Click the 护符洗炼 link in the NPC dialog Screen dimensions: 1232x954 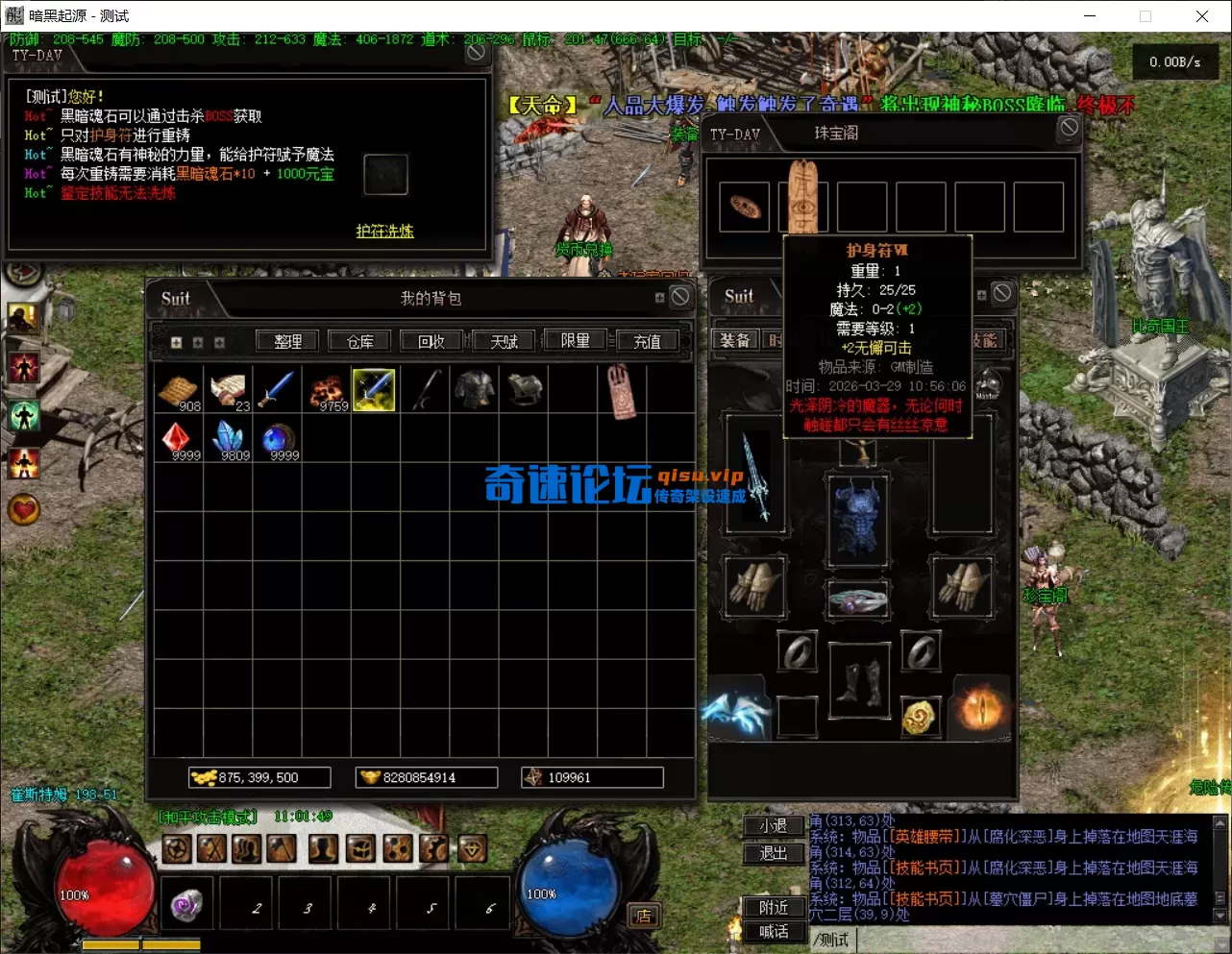click(x=383, y=232)
